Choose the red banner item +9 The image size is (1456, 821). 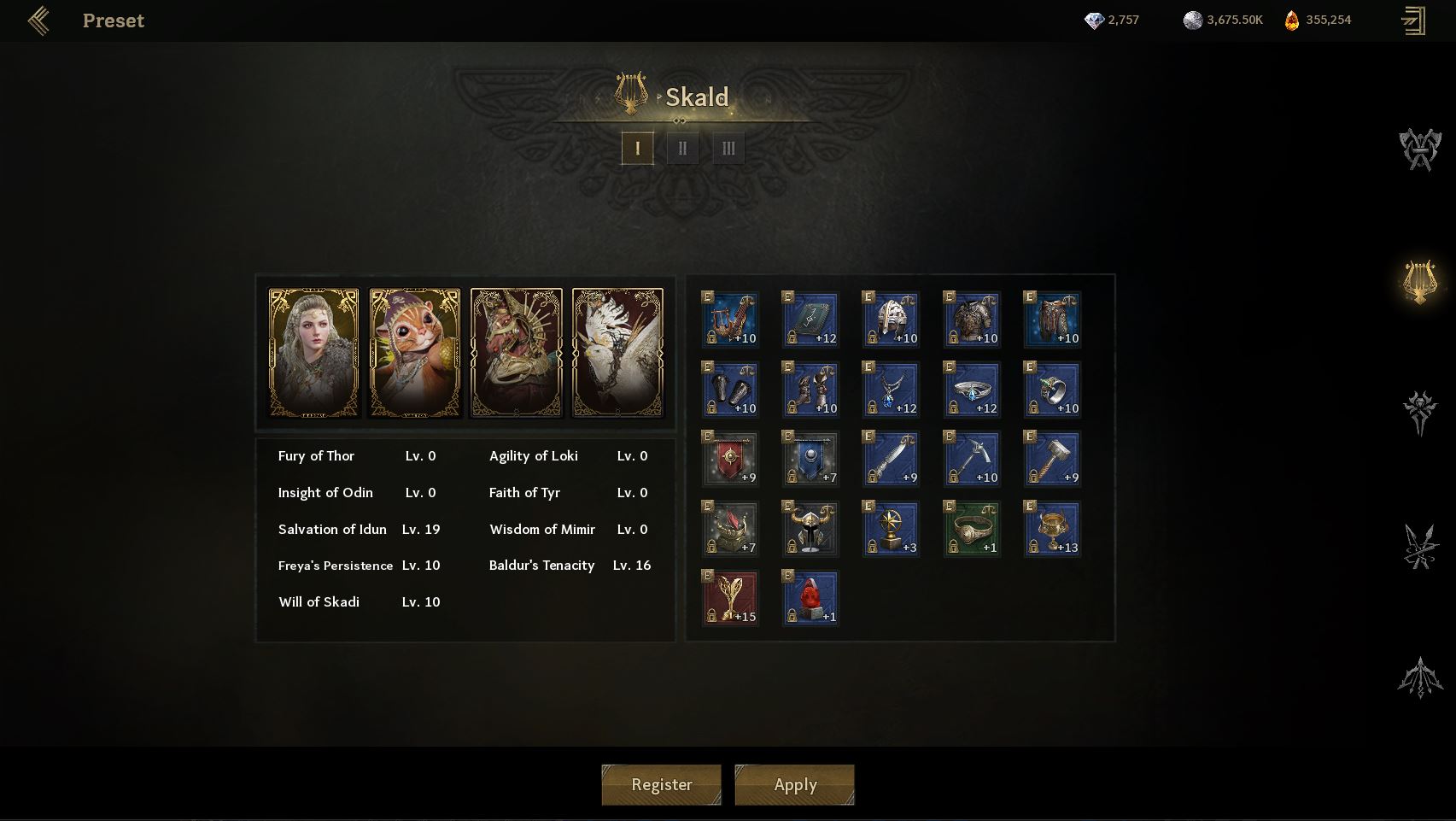coord(730,459)
